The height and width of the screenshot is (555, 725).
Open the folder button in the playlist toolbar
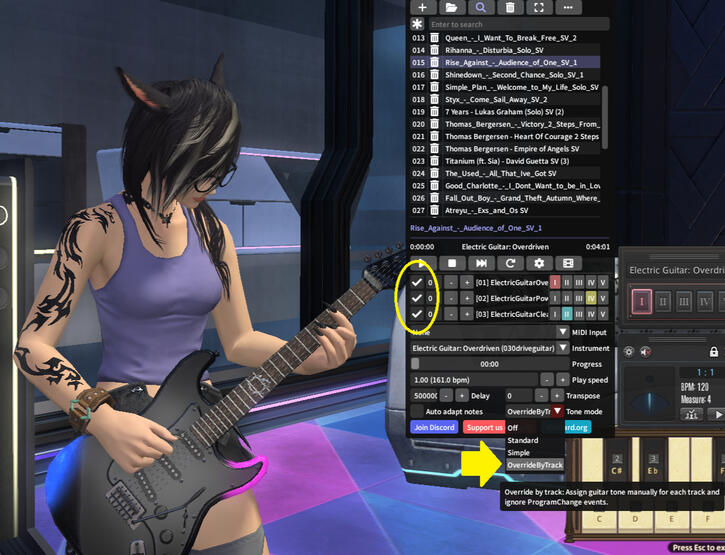tap(451, 7)
